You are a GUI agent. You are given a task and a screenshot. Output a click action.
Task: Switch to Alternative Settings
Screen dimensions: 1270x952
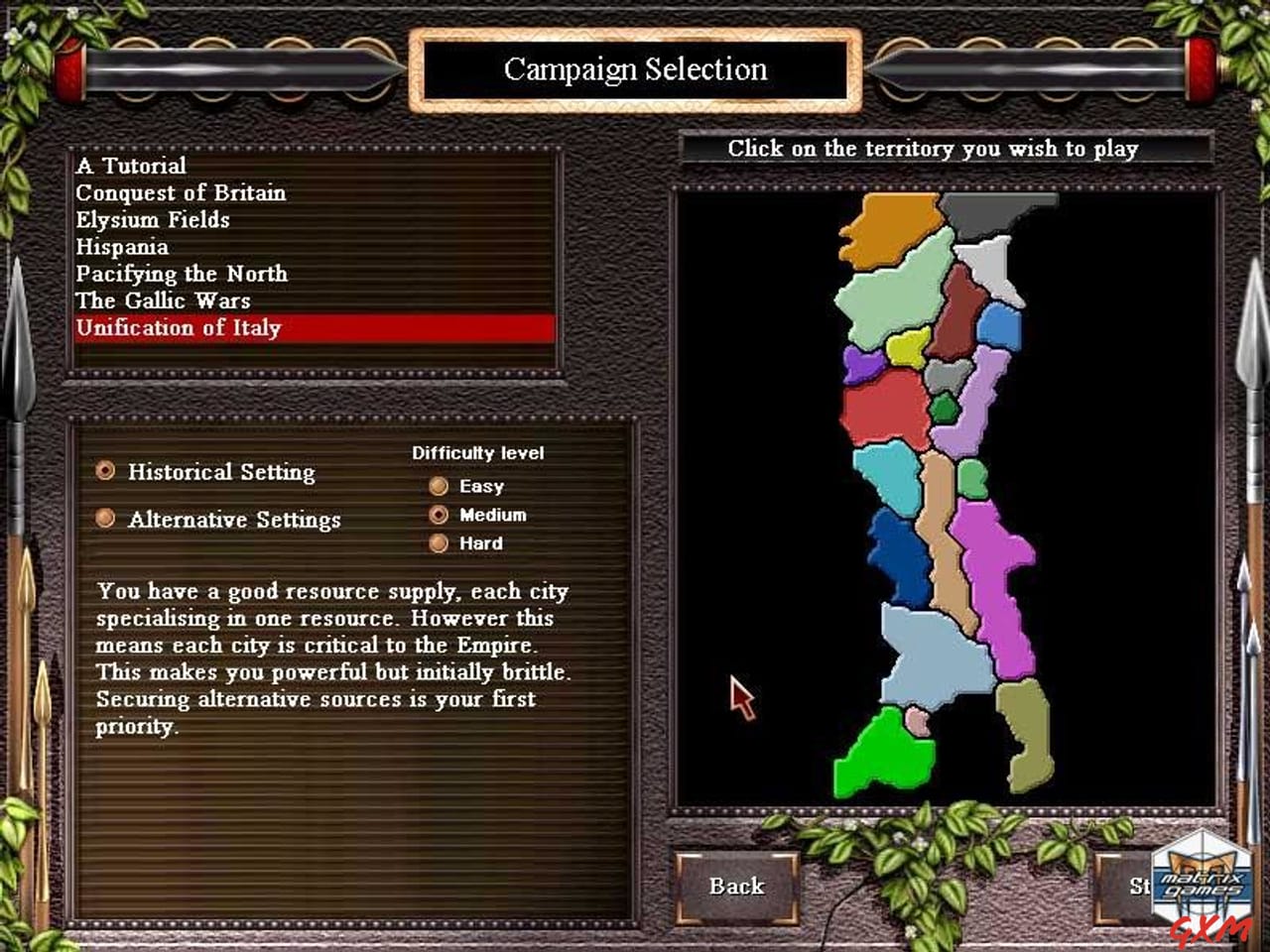point(105,518)
